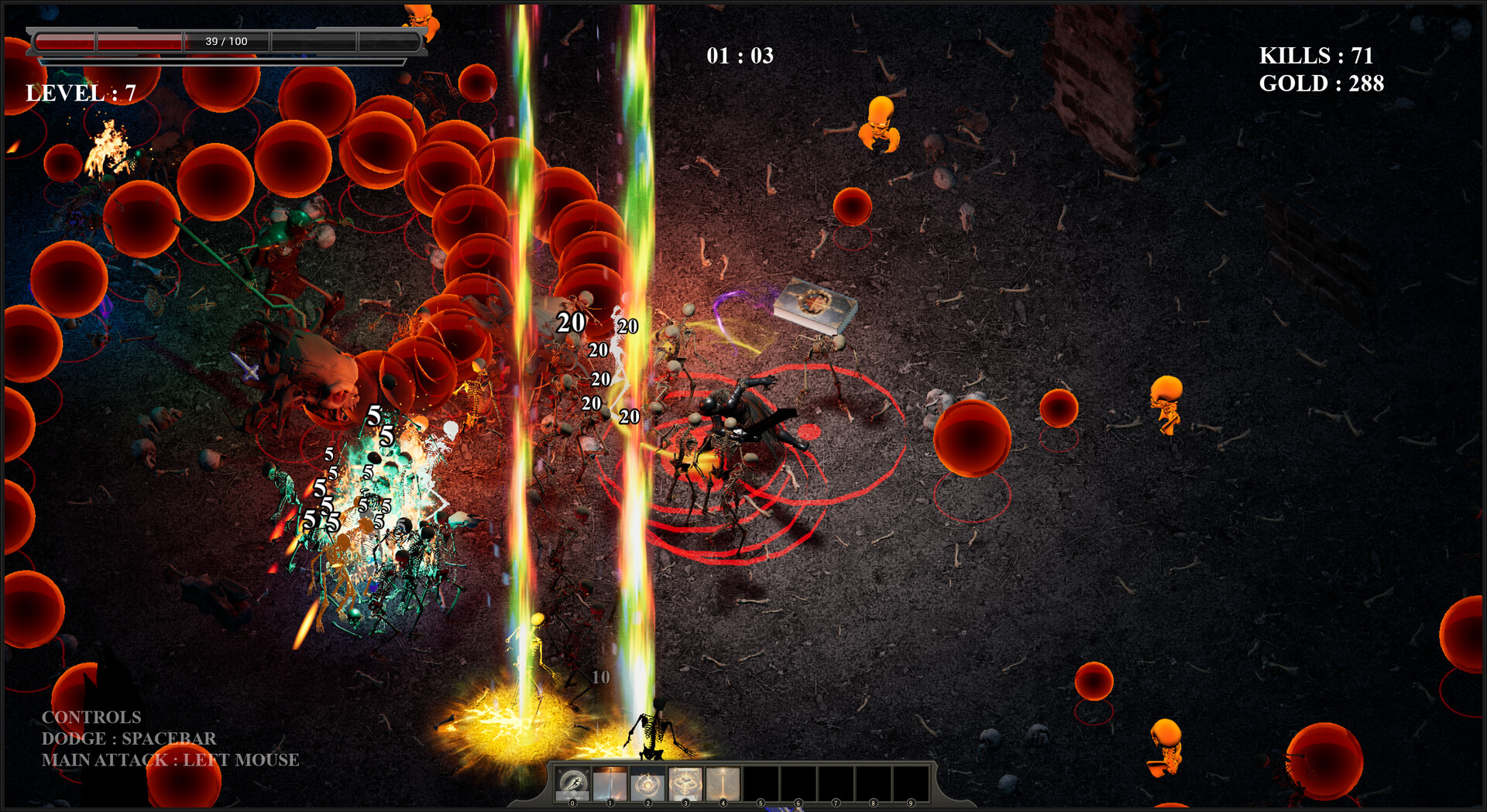Viewport: 1487px width, 812px height.
Task: Activate the dash runner ability in slot 0
Action: (x=573, y=784)
